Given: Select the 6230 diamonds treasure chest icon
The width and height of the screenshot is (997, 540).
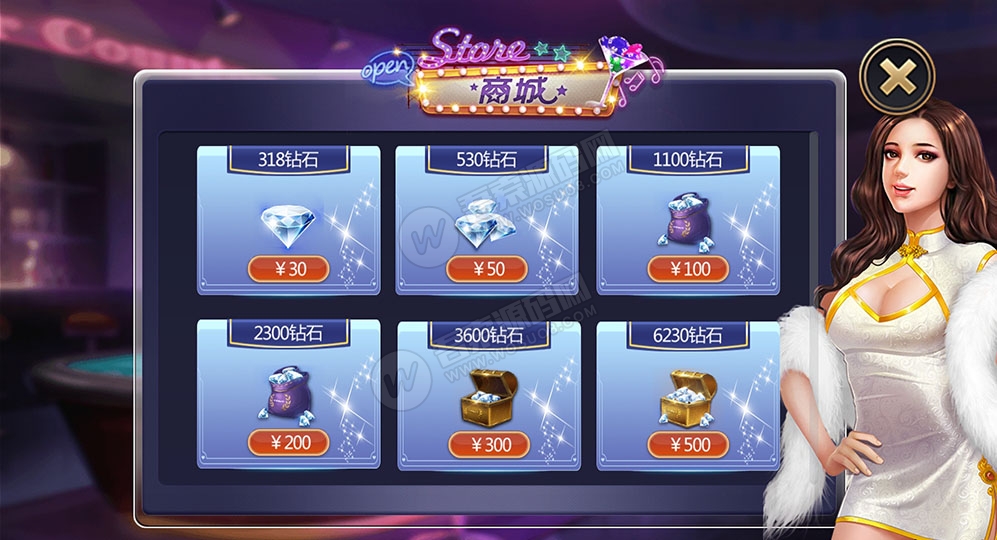Looking at the screenshot, I should point(688,397).
